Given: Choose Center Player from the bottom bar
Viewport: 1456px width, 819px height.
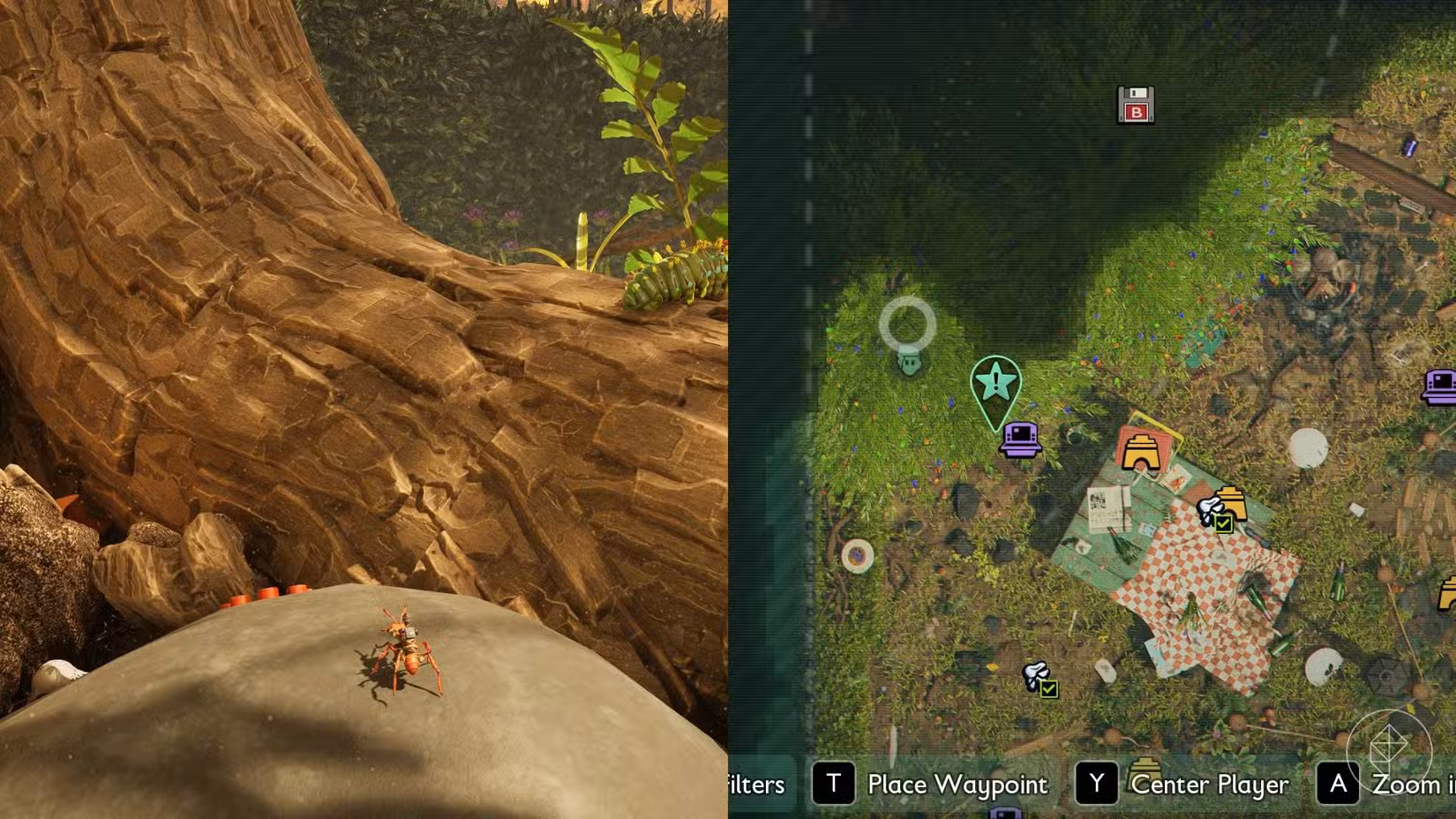Looking at the screenshot, I should point(1208,785).
